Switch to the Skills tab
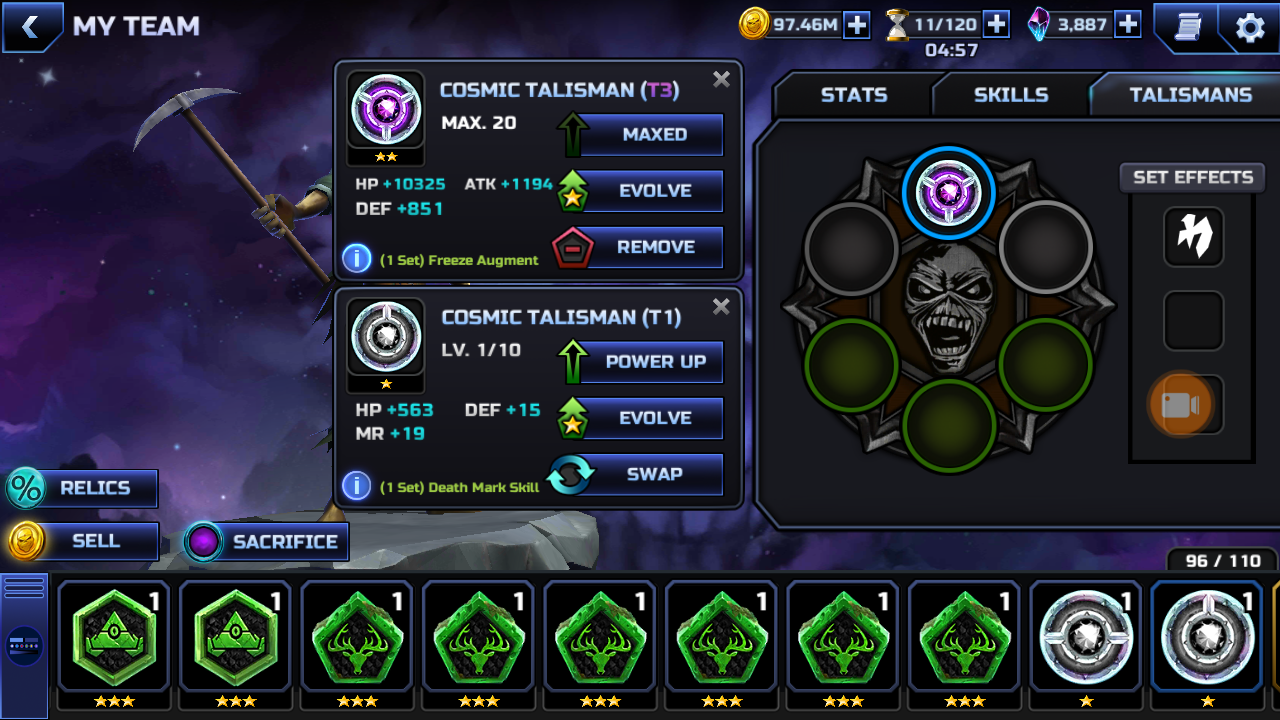This screenshot has width=1280, height=720. pos(1011,95)
